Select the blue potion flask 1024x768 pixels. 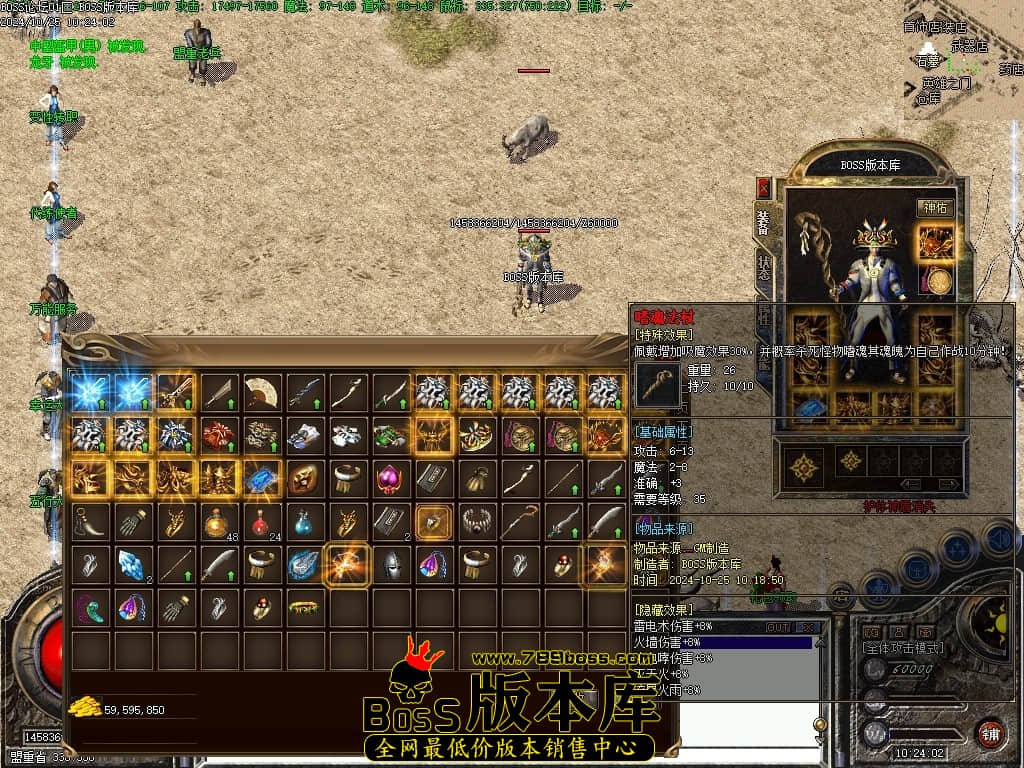[x=304, y=521]
